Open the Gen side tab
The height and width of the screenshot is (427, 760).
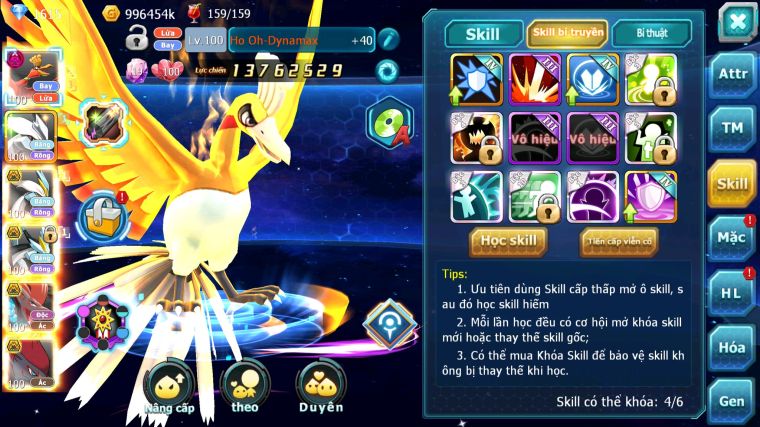[732, 400]
